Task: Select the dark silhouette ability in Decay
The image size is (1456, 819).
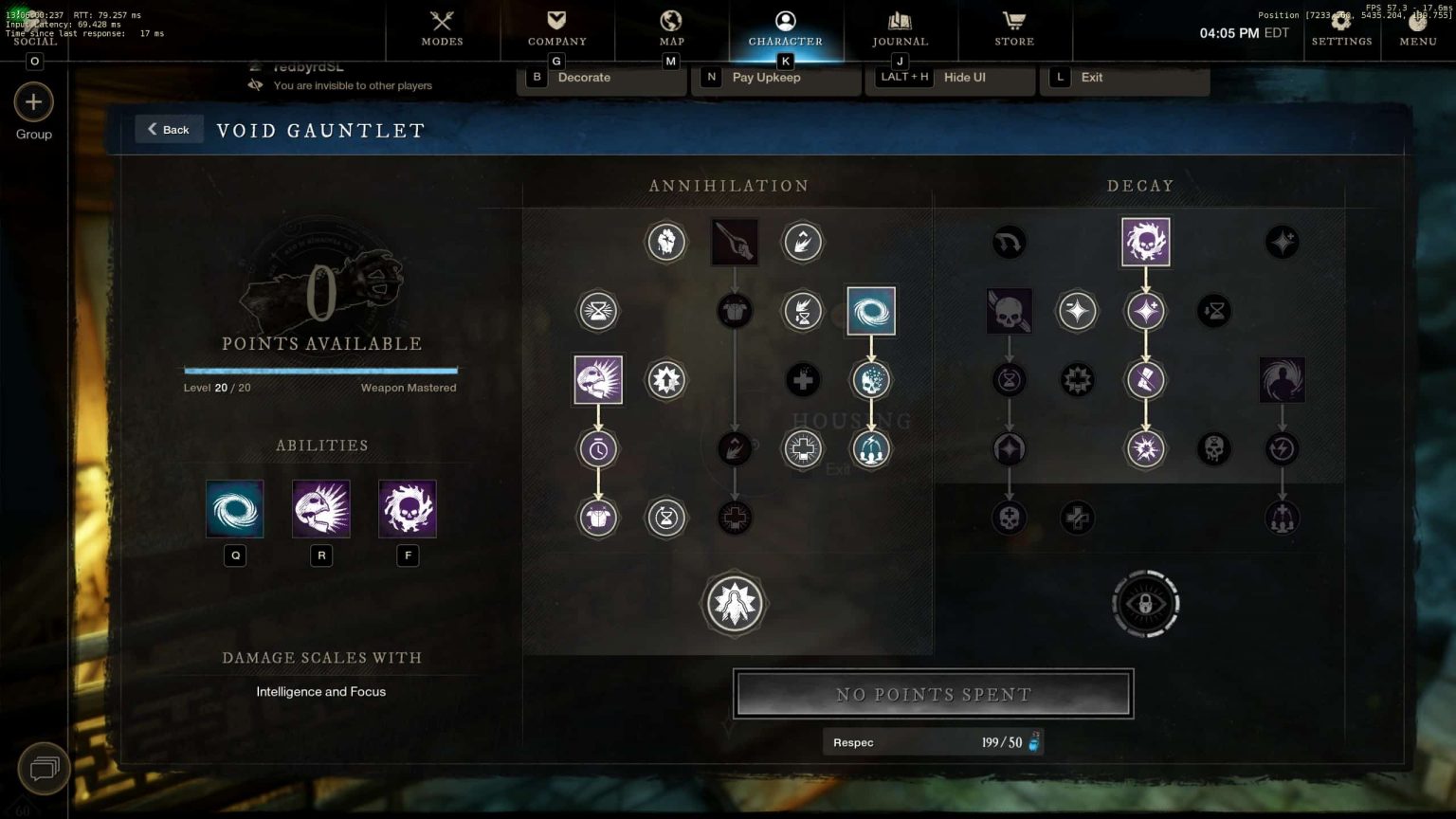Action: pyautogui.click(x=1282, y=380)
